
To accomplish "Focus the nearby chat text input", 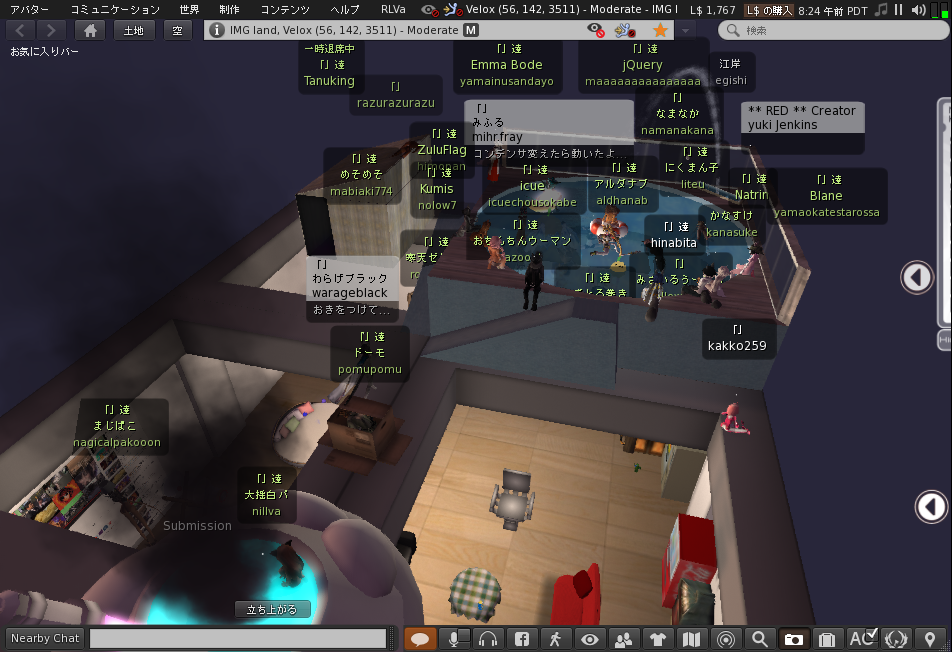I will 238,638.
